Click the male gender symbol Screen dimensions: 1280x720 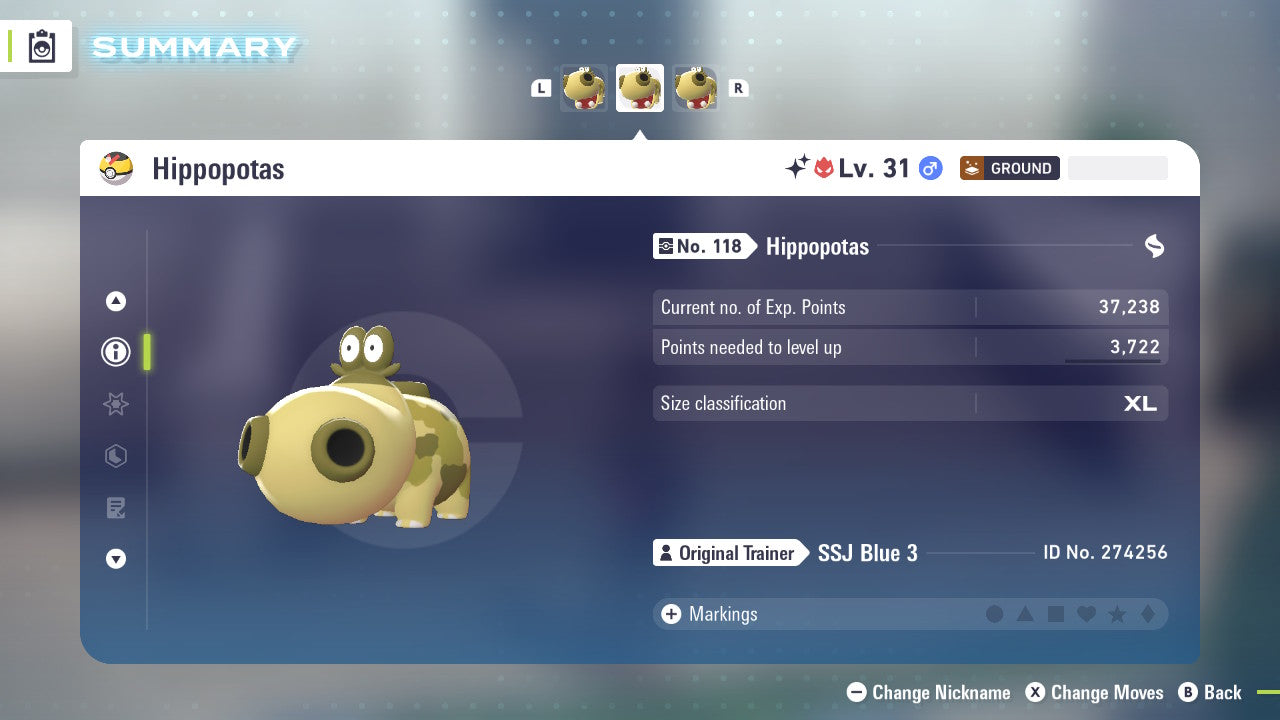pos(929,168)
